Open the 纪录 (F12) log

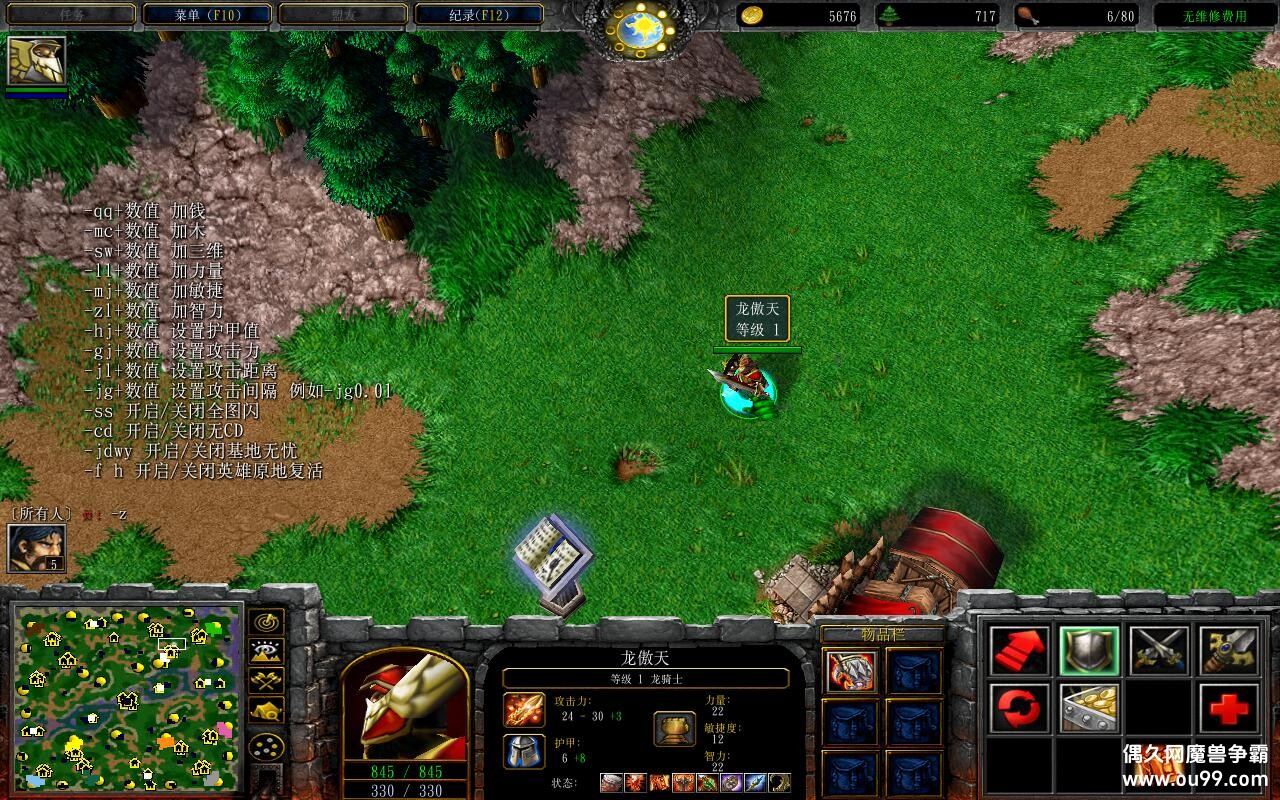[479, 15]
